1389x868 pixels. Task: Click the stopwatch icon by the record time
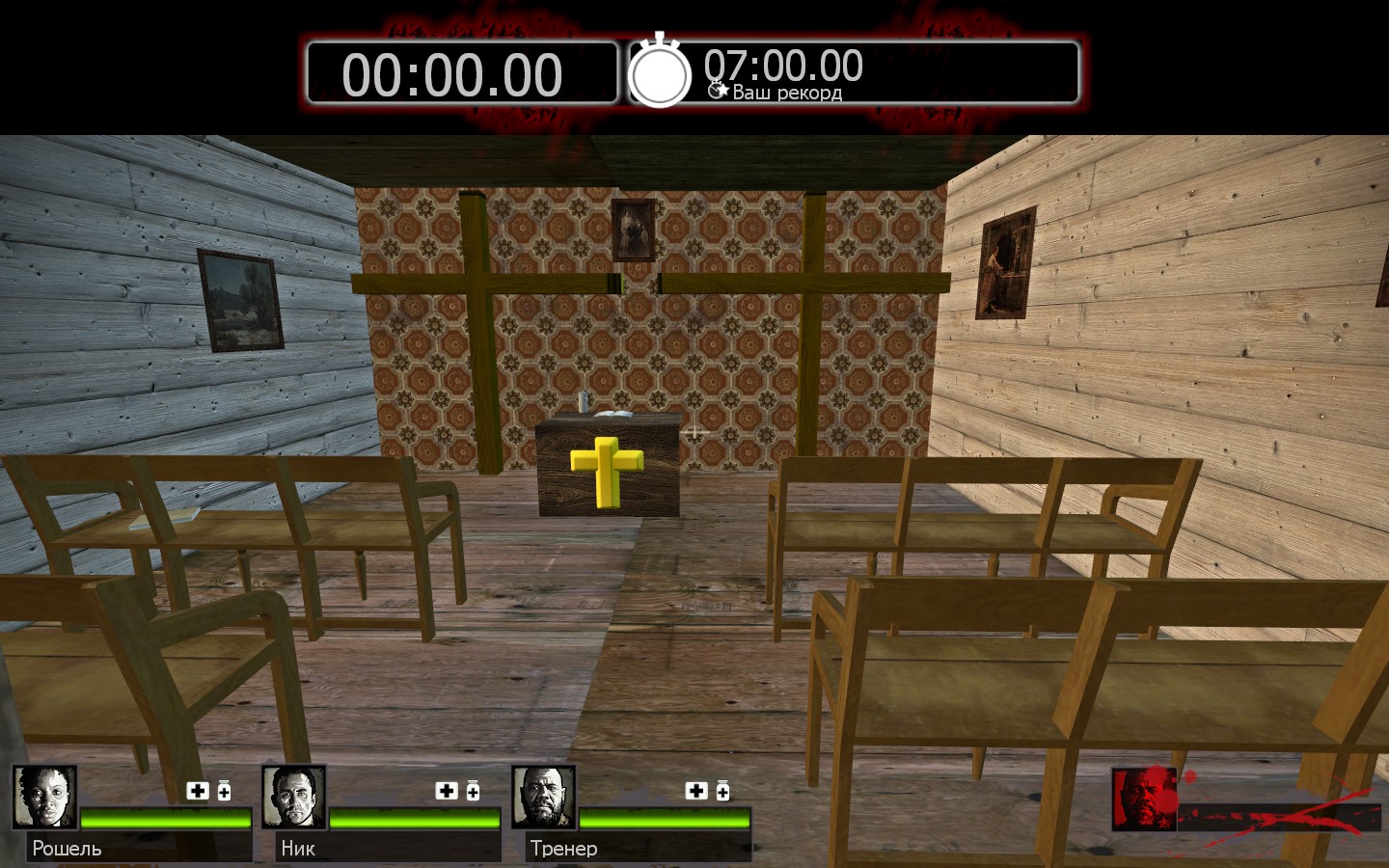coord(660,72)
